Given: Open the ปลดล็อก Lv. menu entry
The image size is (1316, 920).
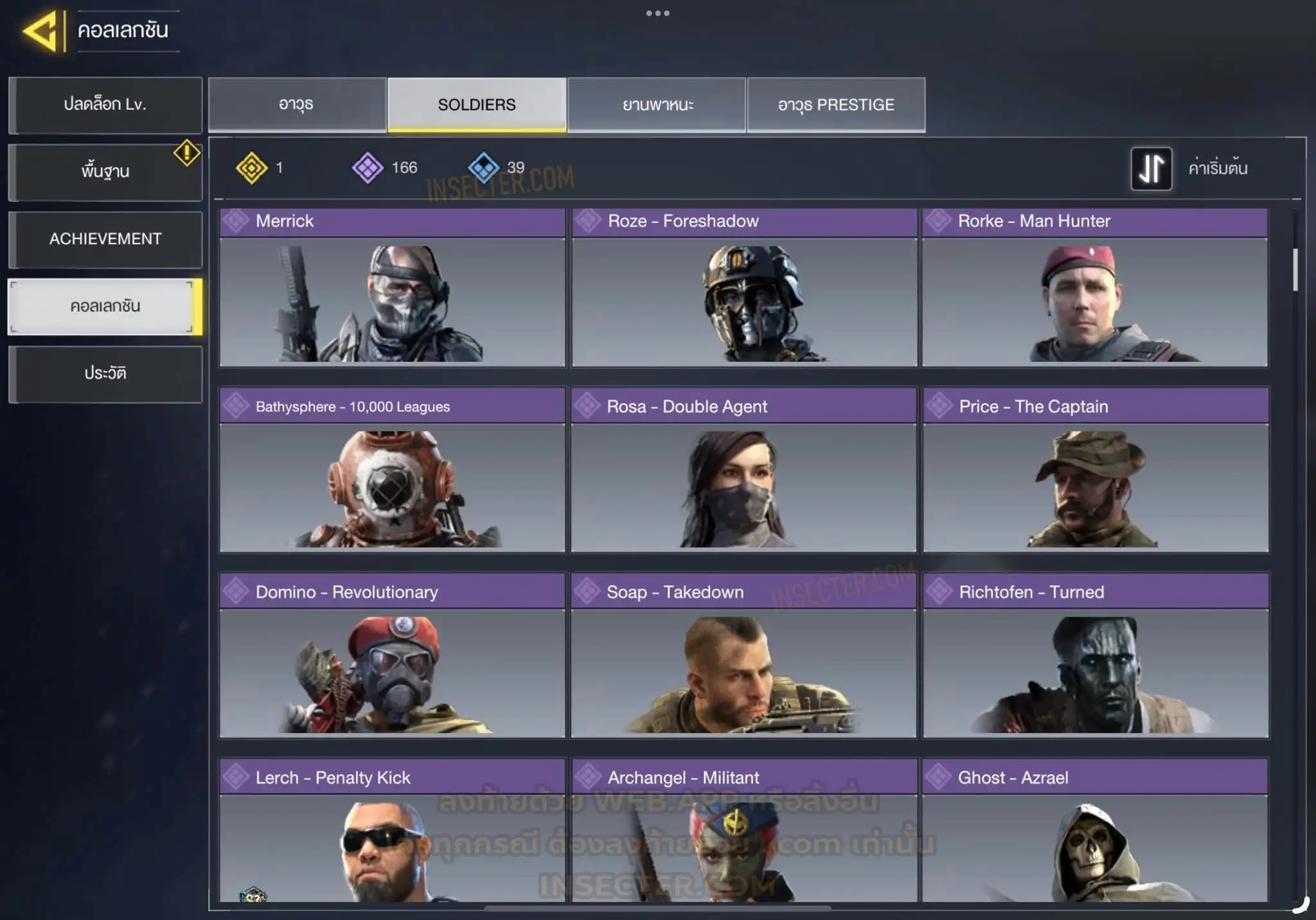Looking at the screenshot, I should pyautogui.click(x=105, y=105).
